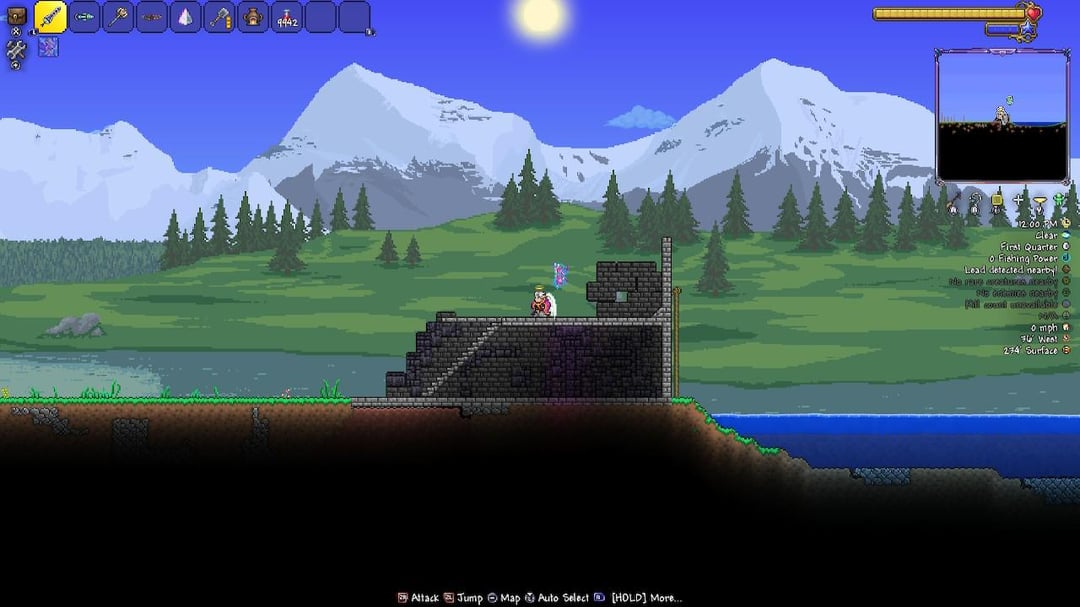
Task: Select the potion stack showing 9442
Action: tap(287, 17)
